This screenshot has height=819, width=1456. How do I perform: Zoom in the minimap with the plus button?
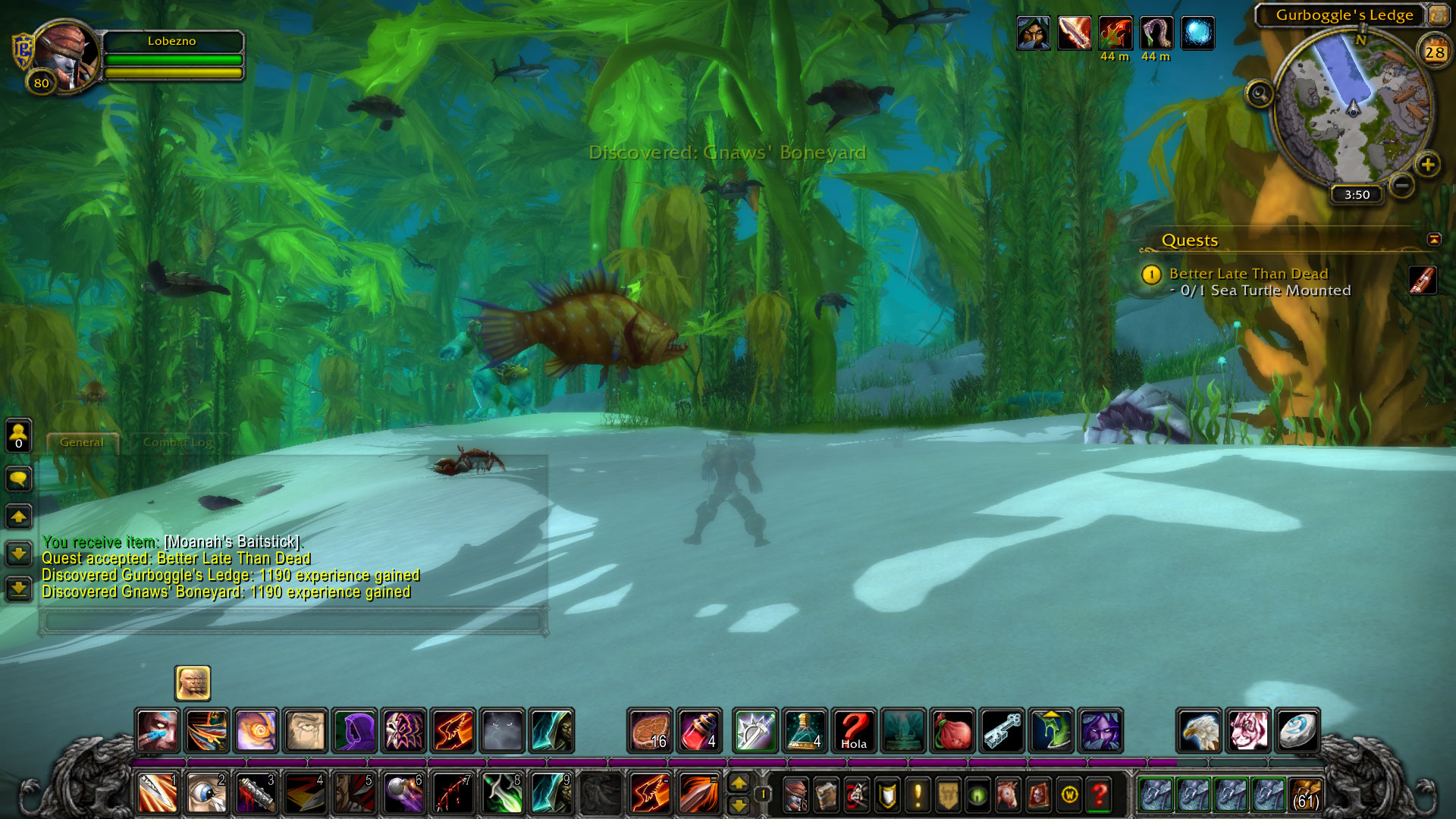[x=1427, y=165]
